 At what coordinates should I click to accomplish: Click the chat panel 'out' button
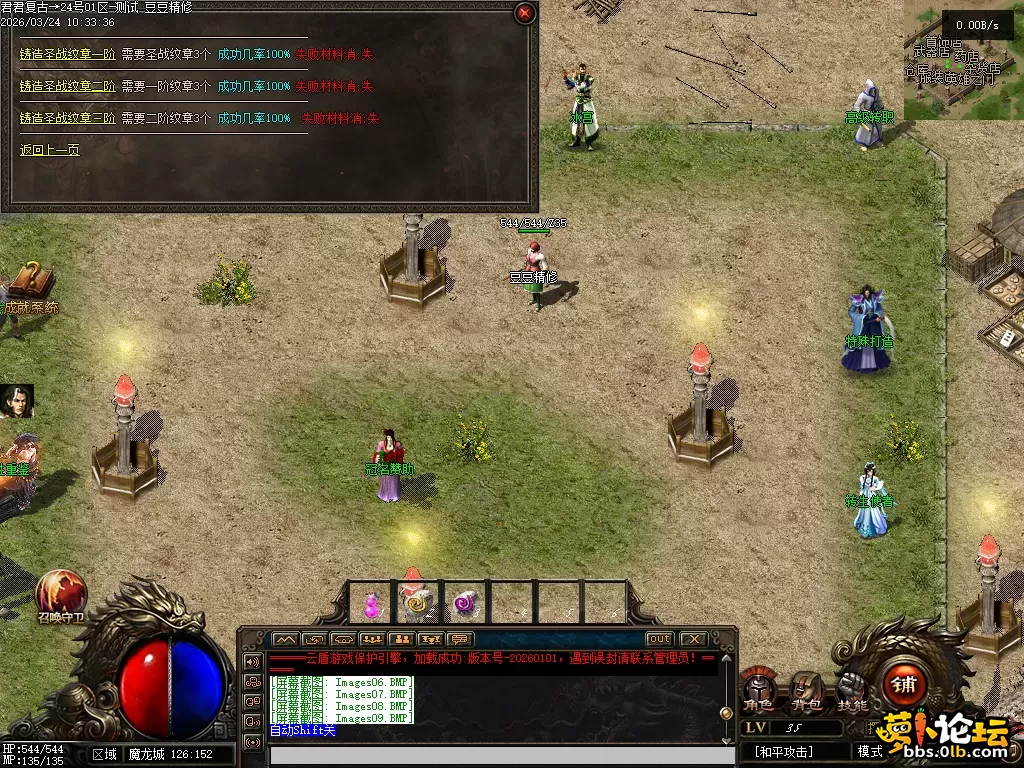659,639
